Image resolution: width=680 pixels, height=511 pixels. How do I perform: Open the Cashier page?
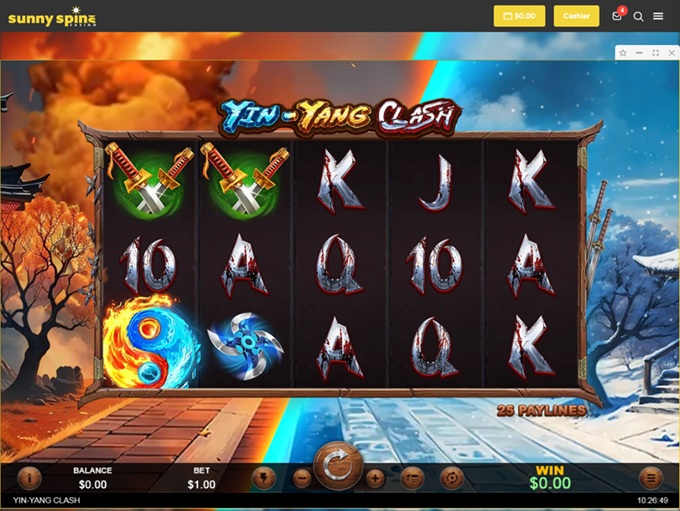[x=576, y=16]
